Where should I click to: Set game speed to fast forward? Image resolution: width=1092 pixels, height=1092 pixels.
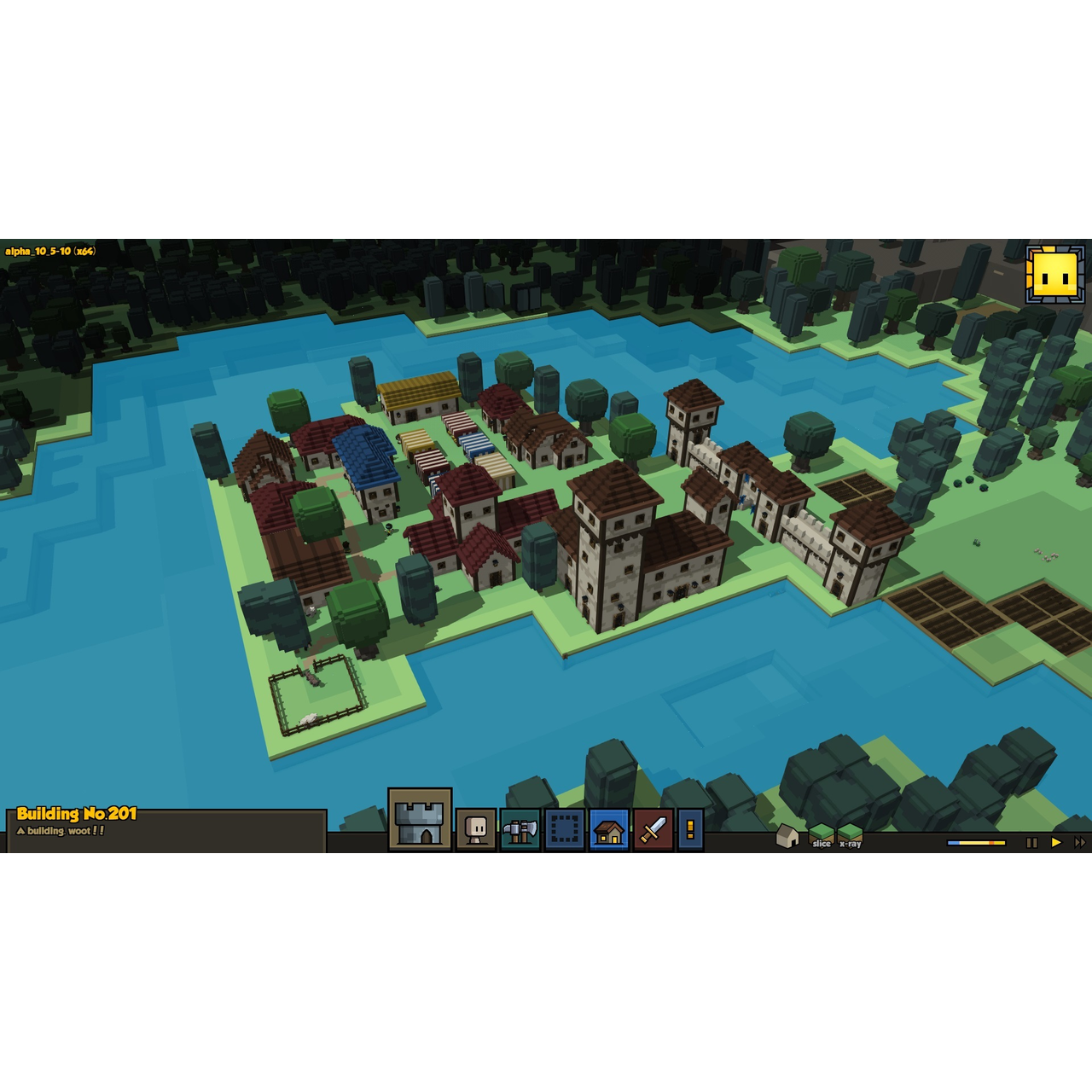(1080, 842)
